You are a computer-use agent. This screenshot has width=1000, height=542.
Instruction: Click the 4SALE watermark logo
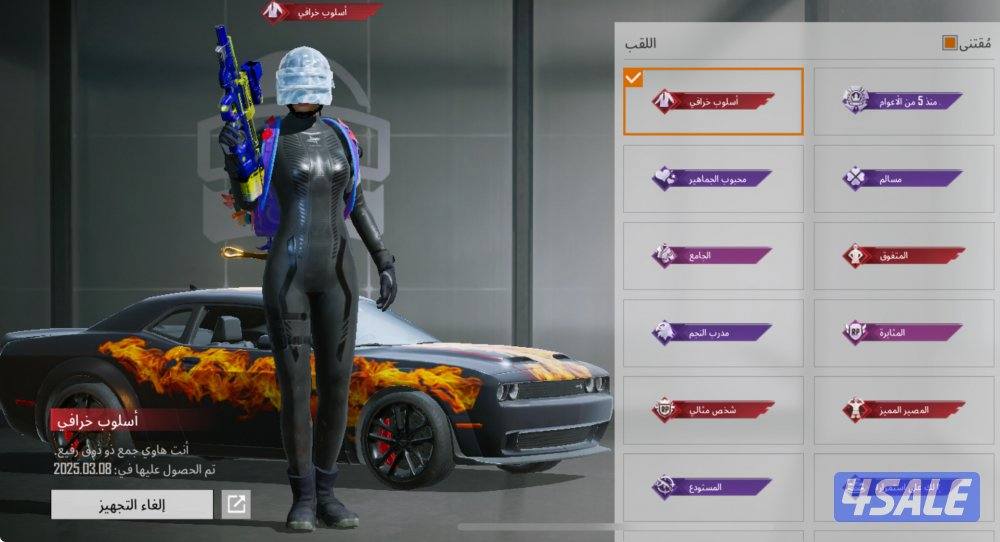pyautogui.click(x=906, y=497)
